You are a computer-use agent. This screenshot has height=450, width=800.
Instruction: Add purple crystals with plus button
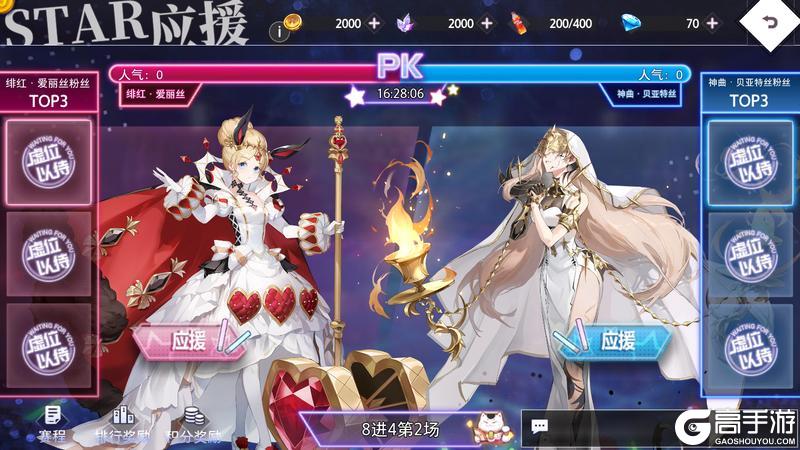click(486, 23)
